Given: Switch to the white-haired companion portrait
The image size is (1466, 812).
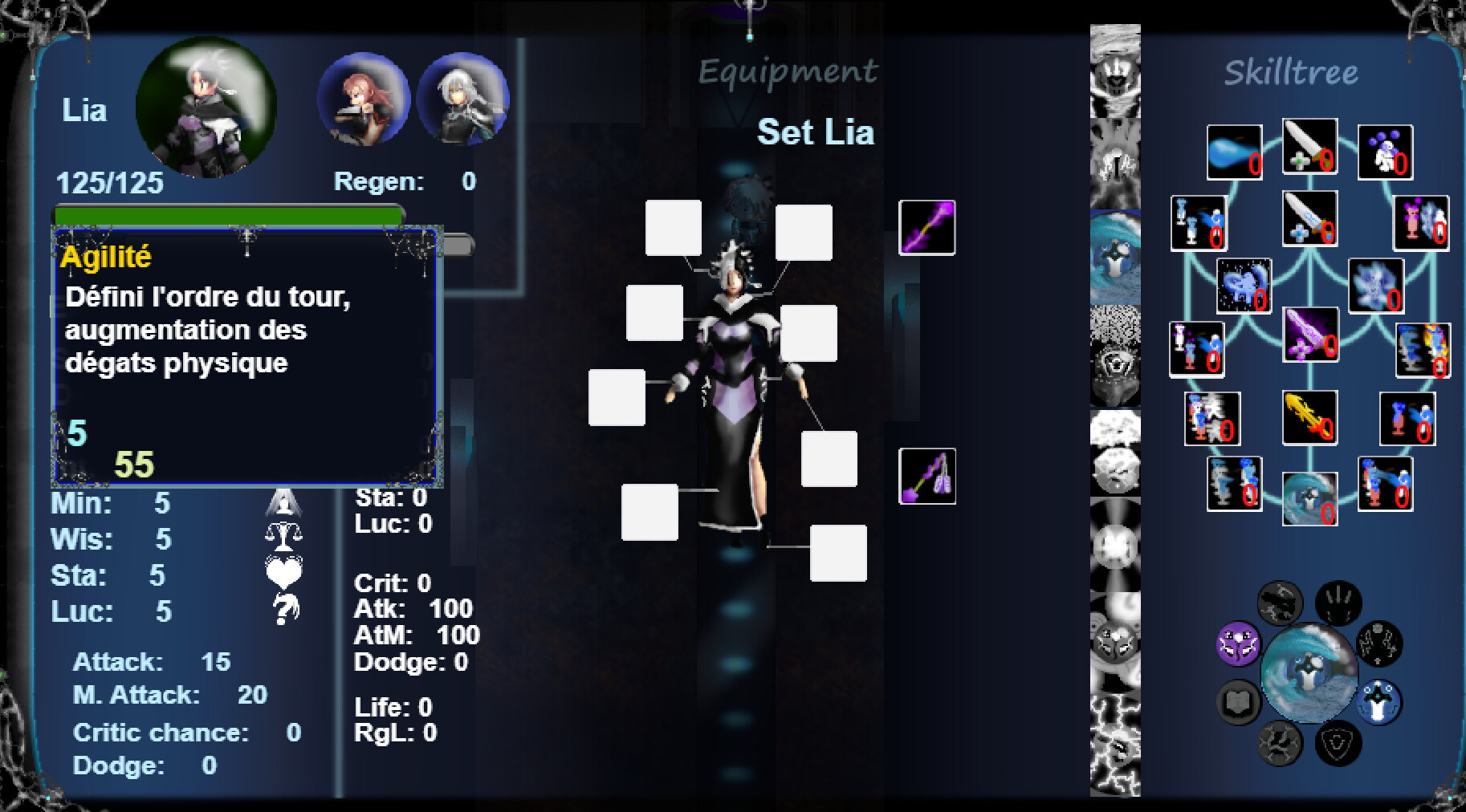Looking at the screenshot, I should click(x=463, y=103).
